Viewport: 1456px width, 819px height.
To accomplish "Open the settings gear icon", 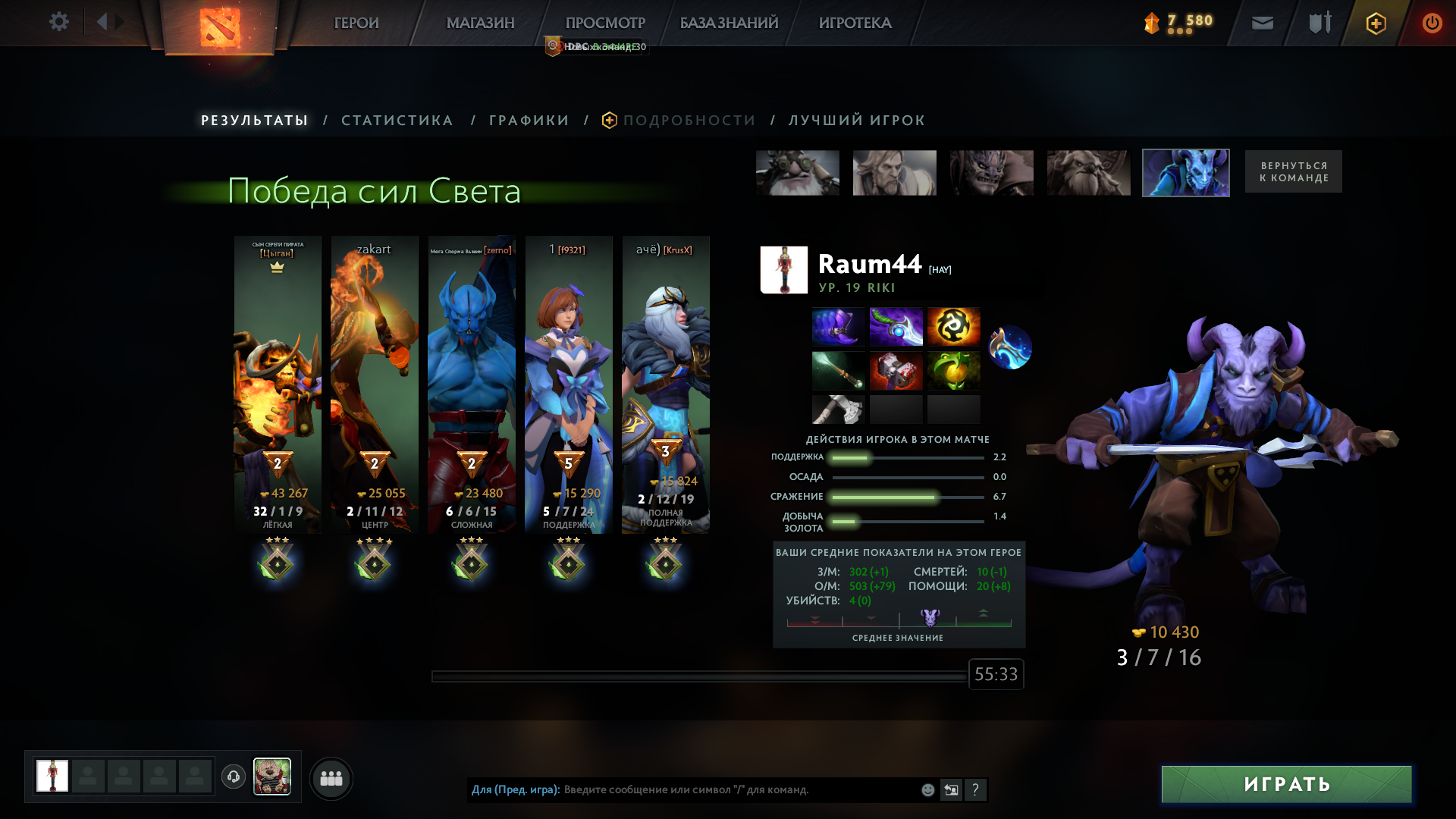I will coord(58,21).
